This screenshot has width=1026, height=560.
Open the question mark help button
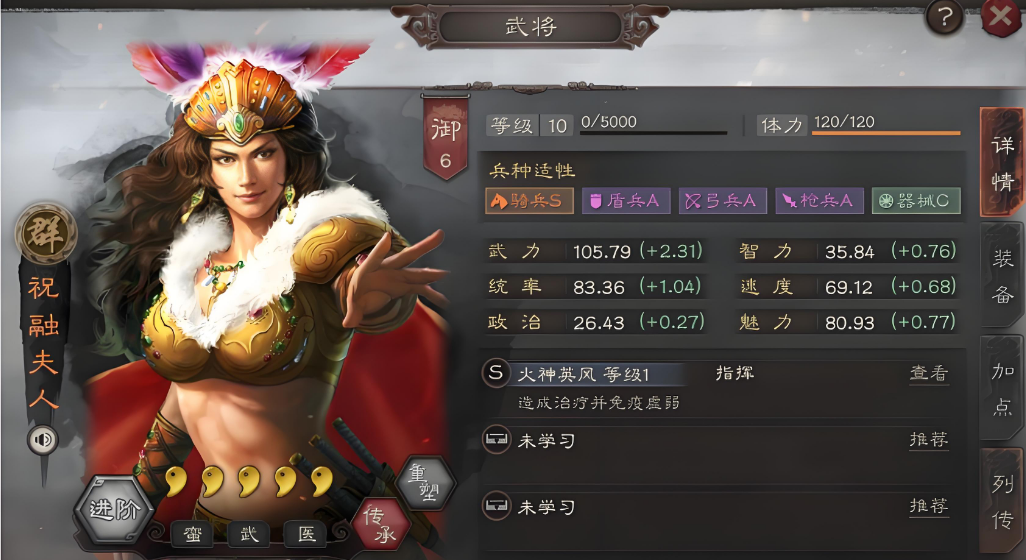[945, 17]
